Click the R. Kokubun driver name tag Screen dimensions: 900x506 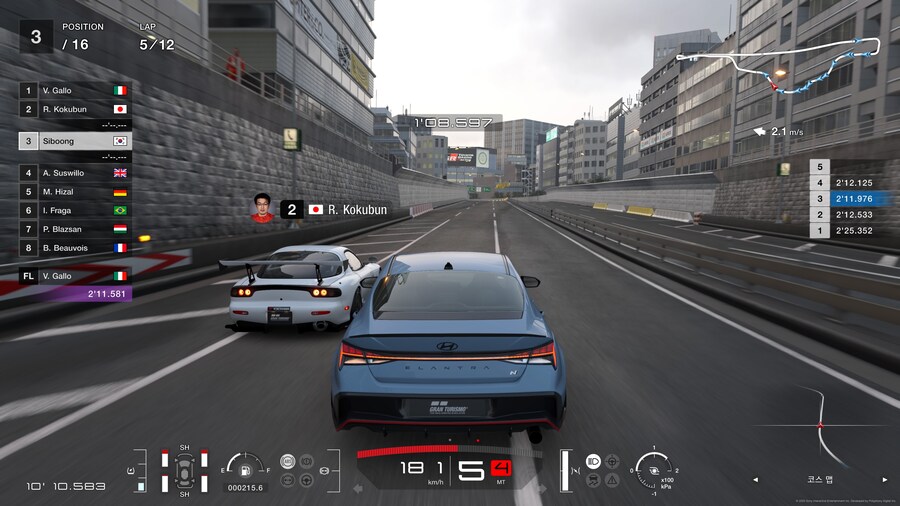pos(333,210)
